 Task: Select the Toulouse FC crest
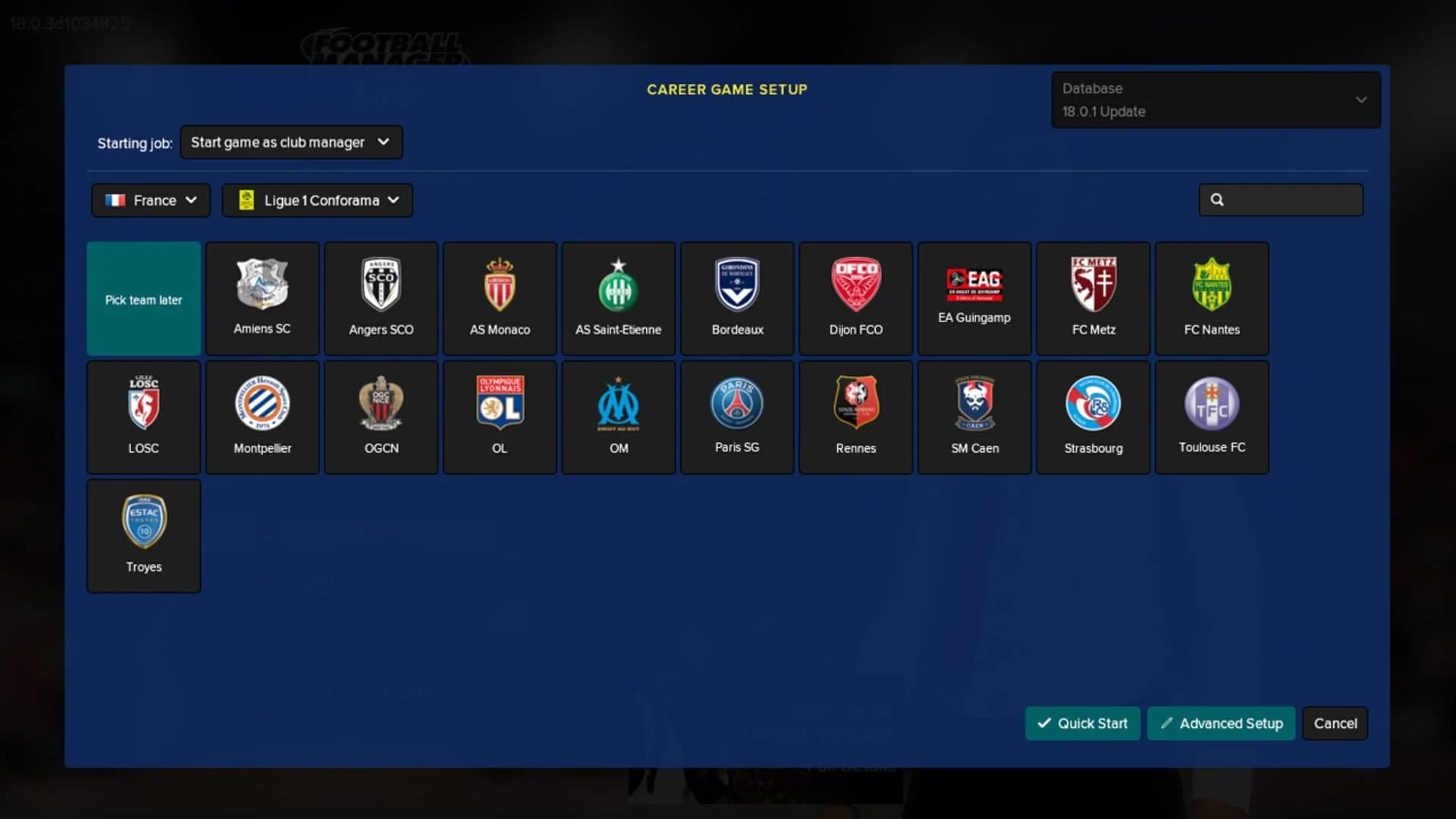pyautogui.click(x=1212, y=416)
